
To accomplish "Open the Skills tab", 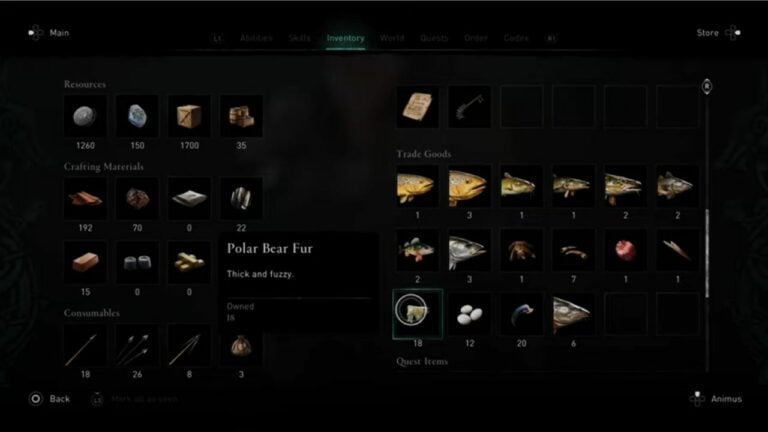I will [299, 38].
